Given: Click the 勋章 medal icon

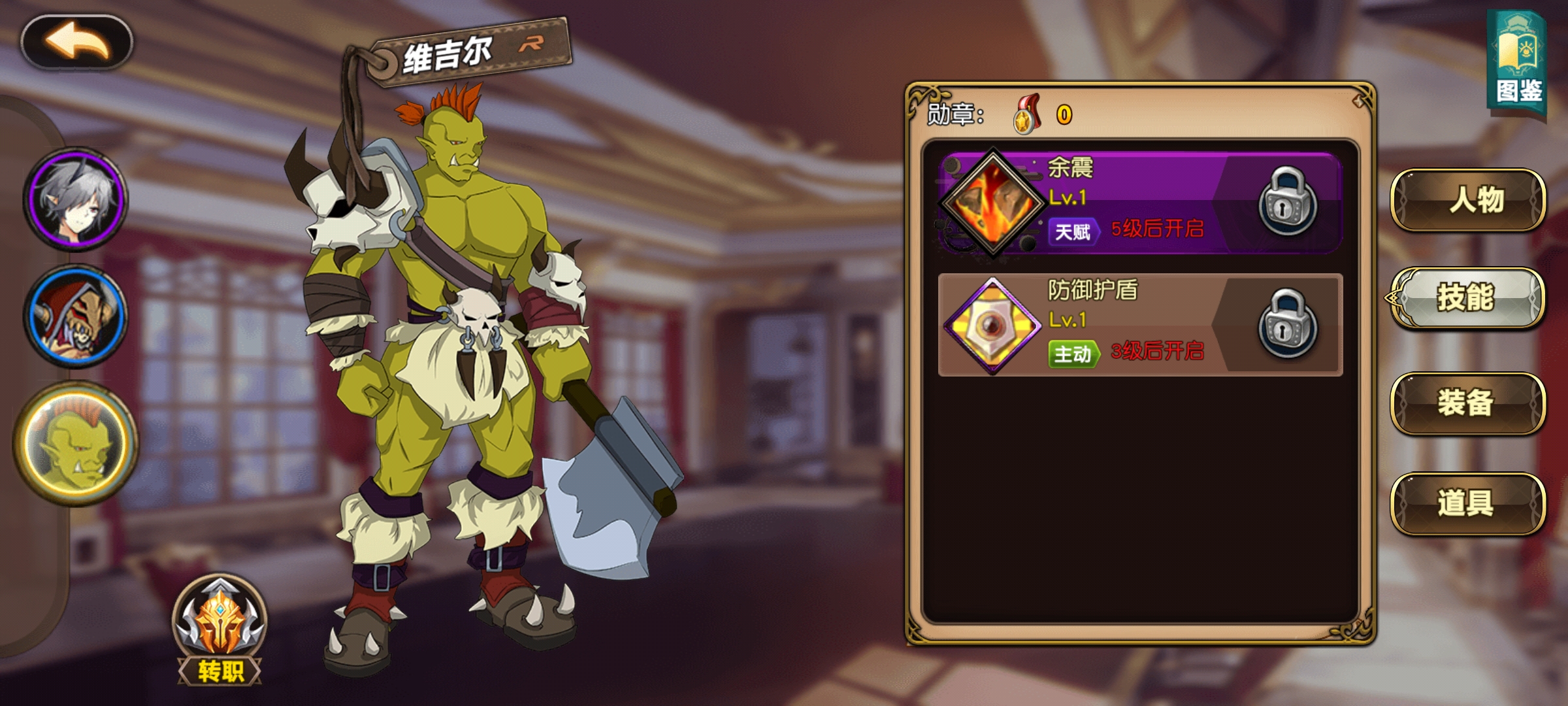Looking at the screenshot, I should tap(1027, 115).
